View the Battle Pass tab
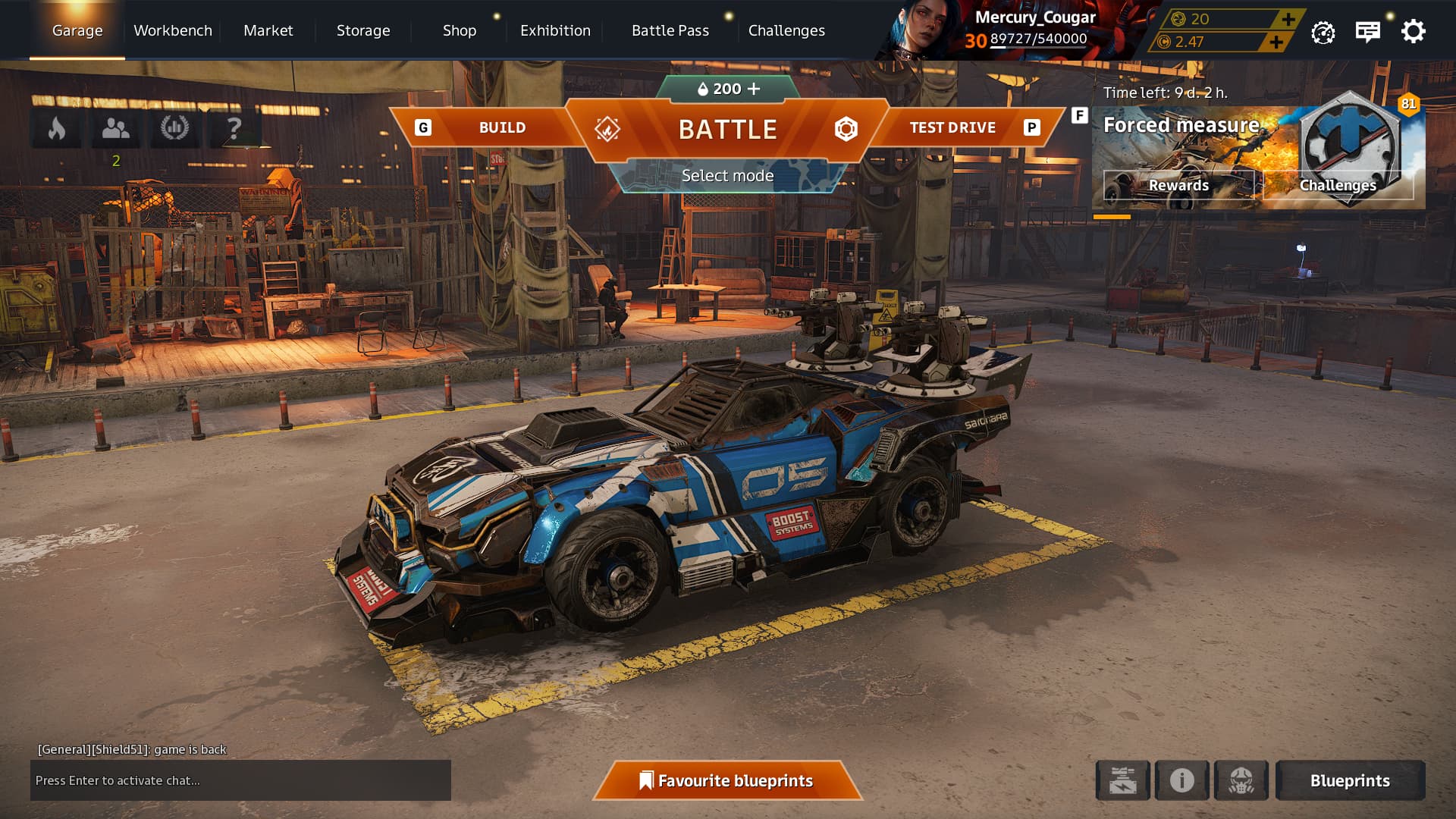 (670, 30)
